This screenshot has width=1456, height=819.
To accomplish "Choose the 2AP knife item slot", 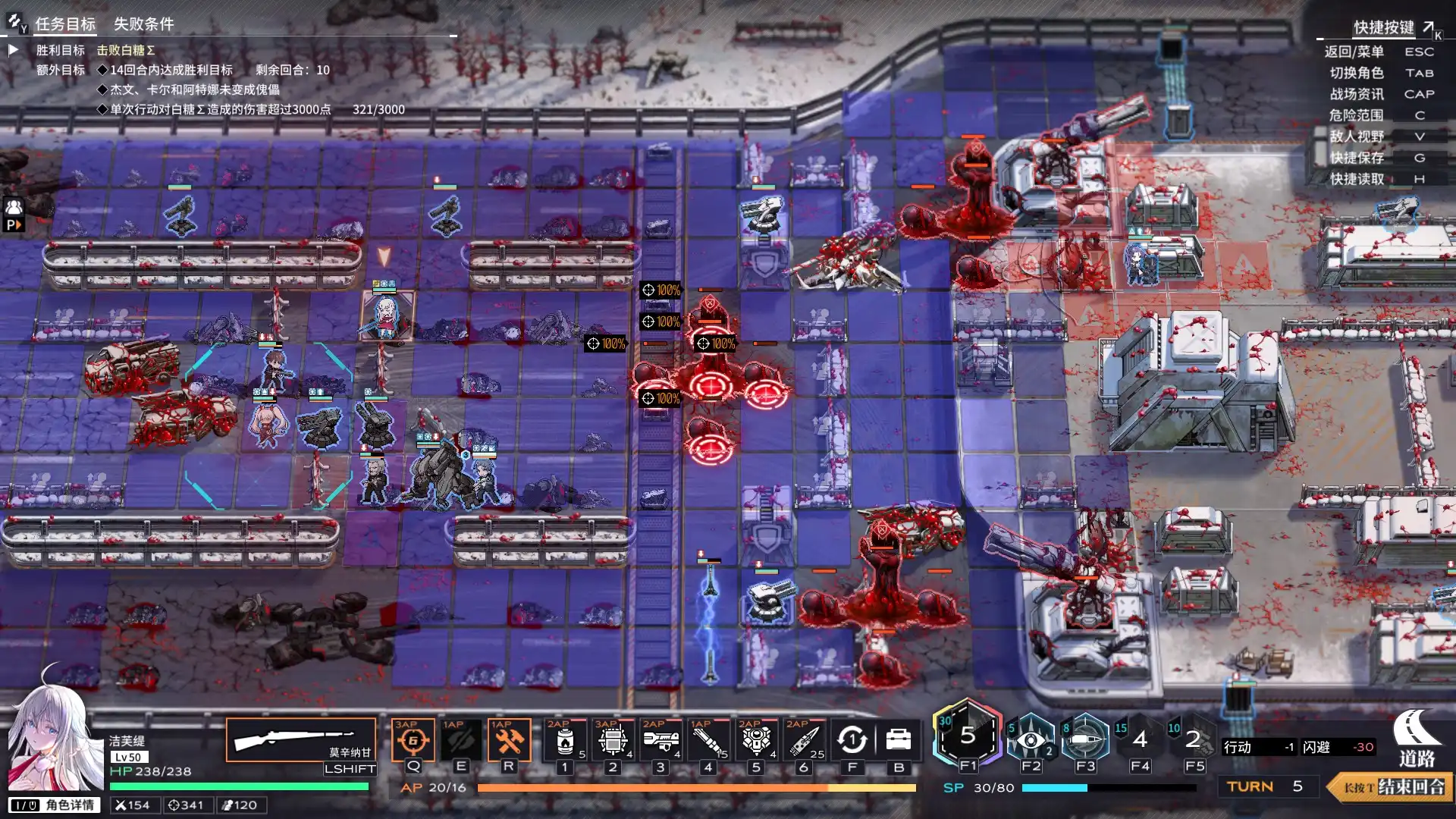I will pos(804,741).
